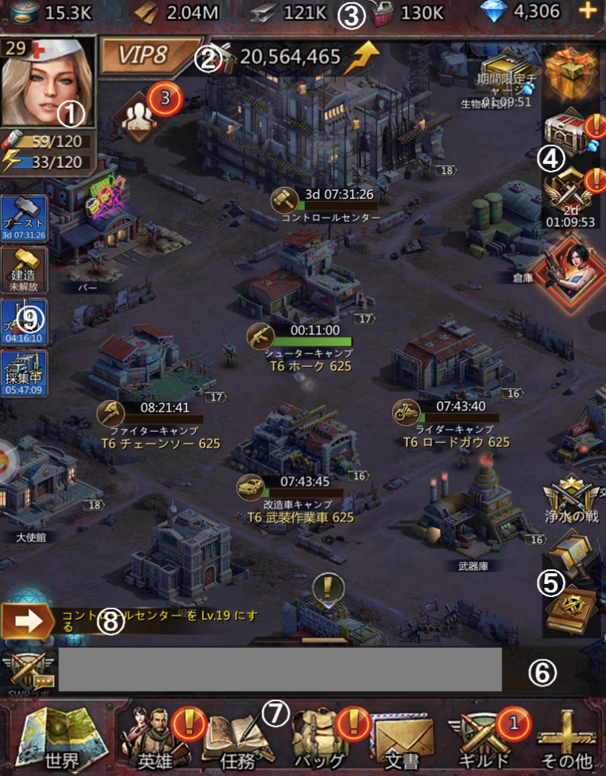
Task: Click the commander portrait avatar
Action: (49, 80)
